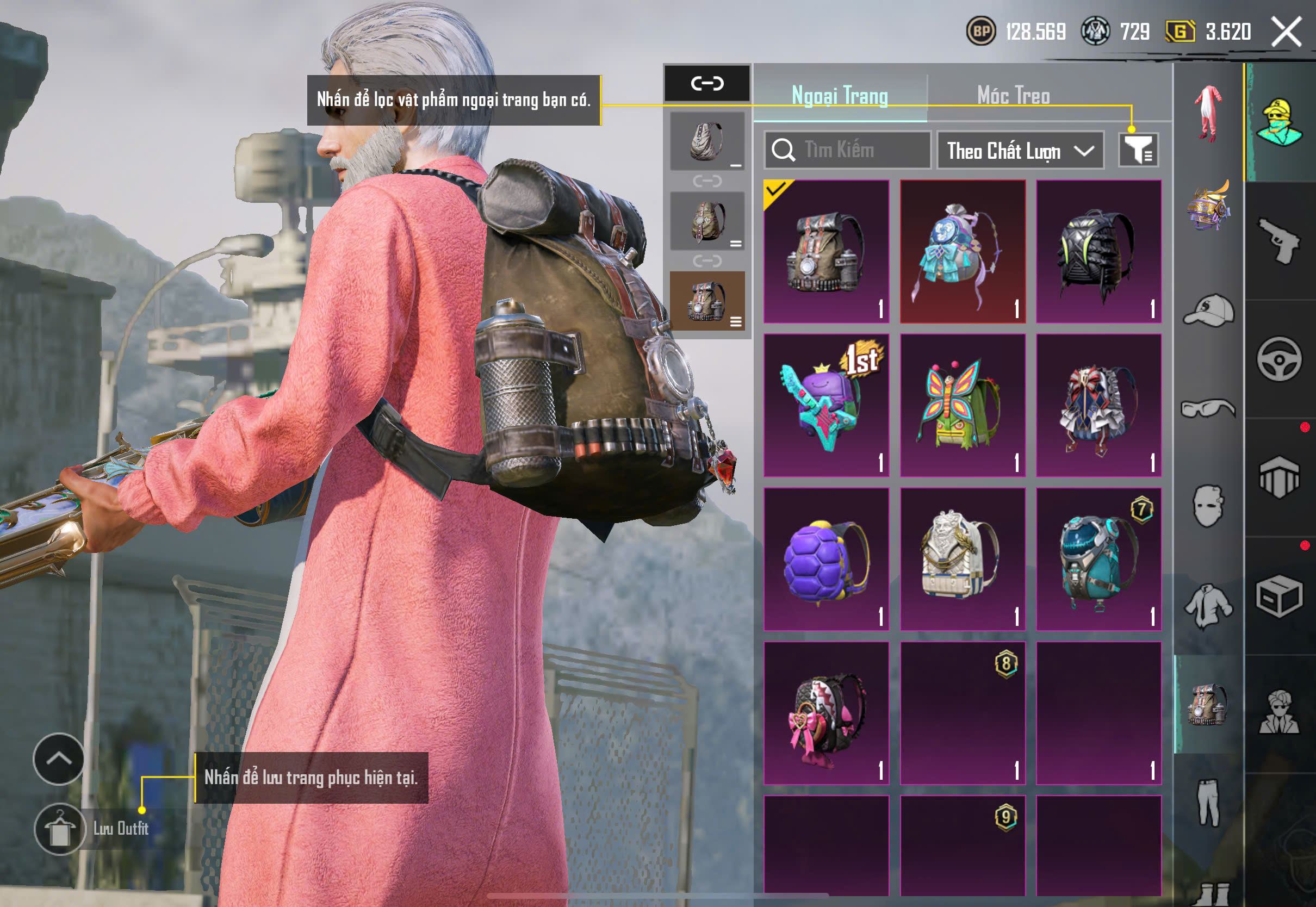Switch to the Móc Treo tab
The width and height of the screenshot is (1316, 907).
click(1013, 96)
